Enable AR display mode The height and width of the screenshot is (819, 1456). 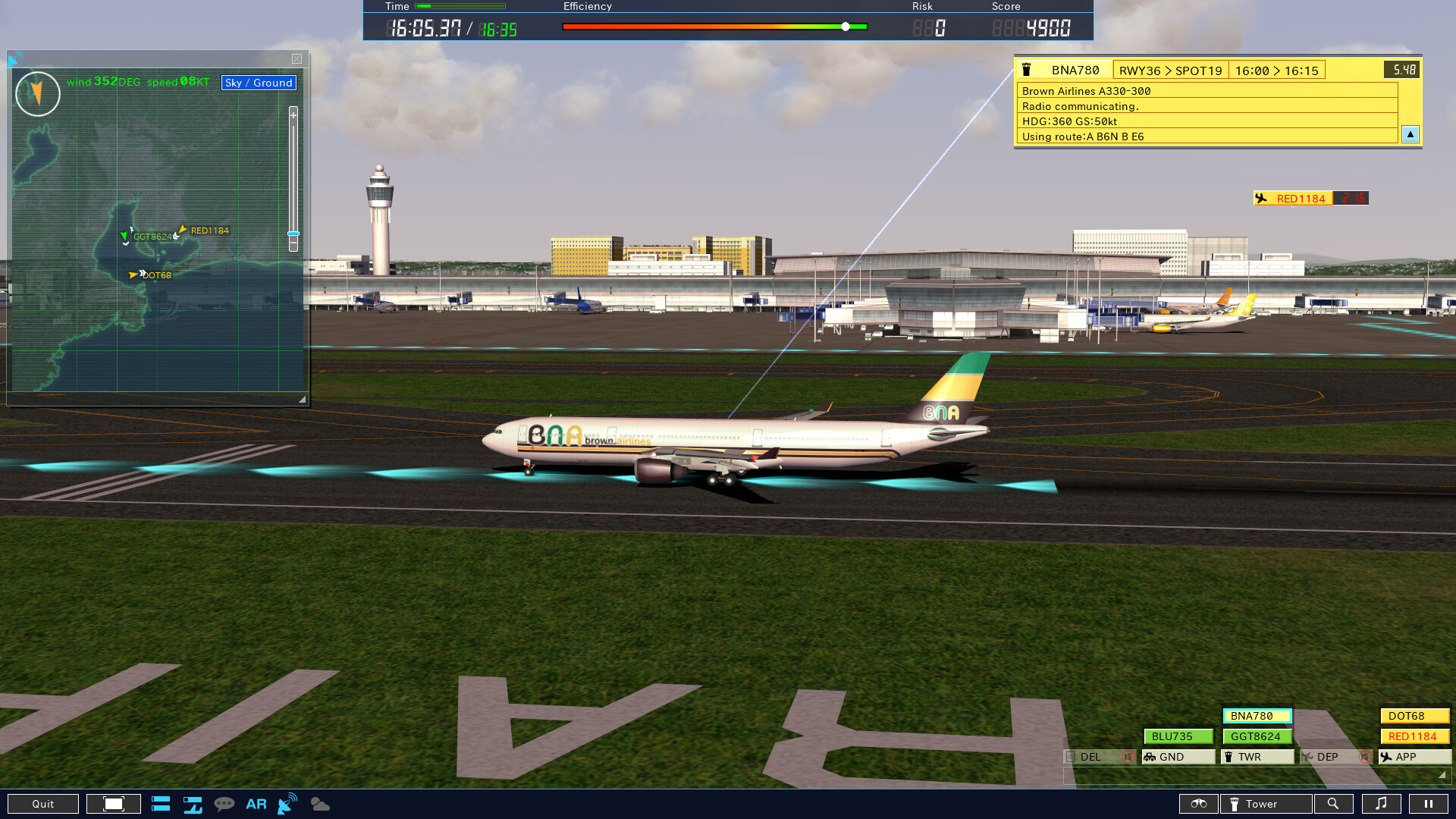point(256,804)
